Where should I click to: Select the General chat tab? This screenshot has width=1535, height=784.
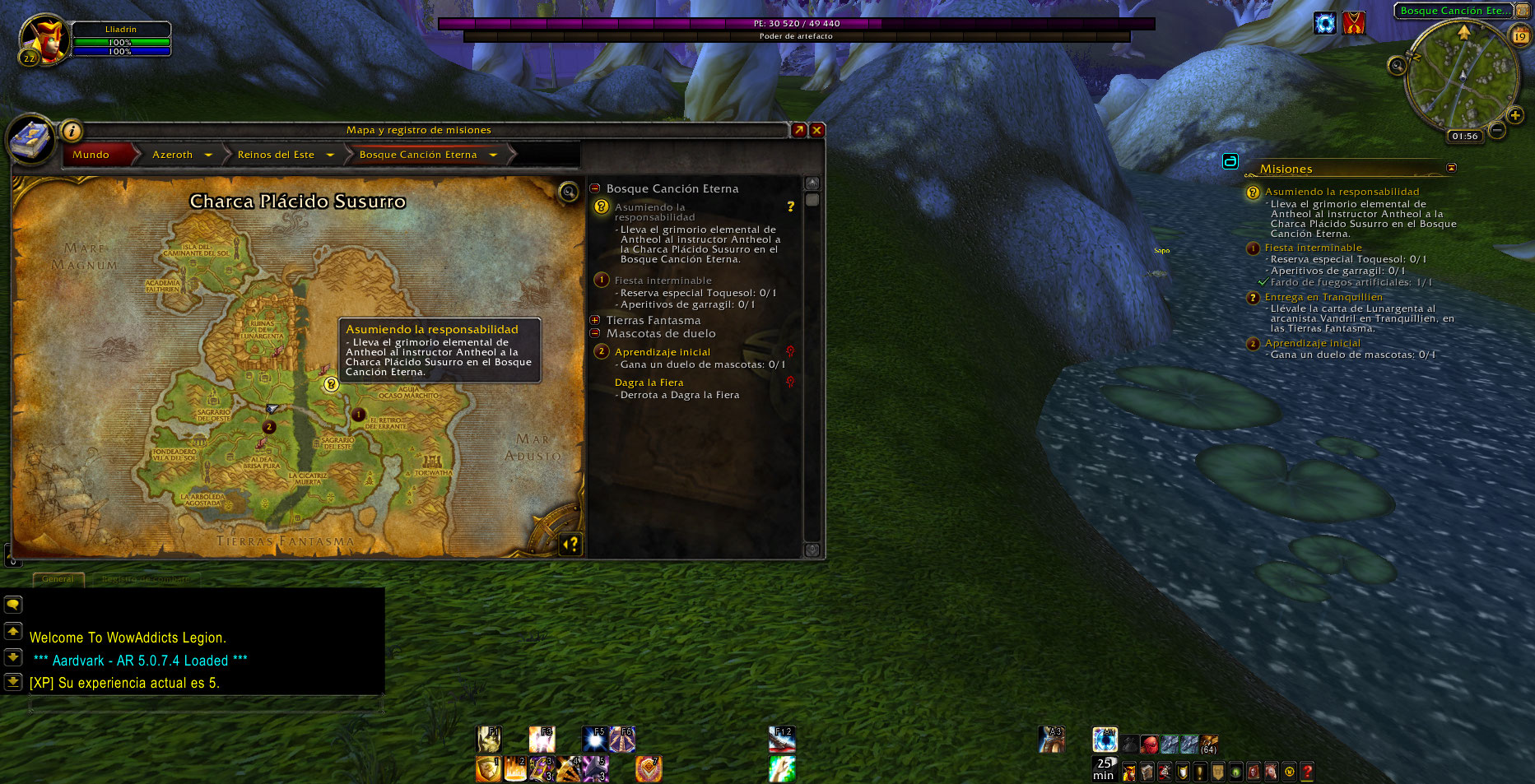click(x=58, y=579)
